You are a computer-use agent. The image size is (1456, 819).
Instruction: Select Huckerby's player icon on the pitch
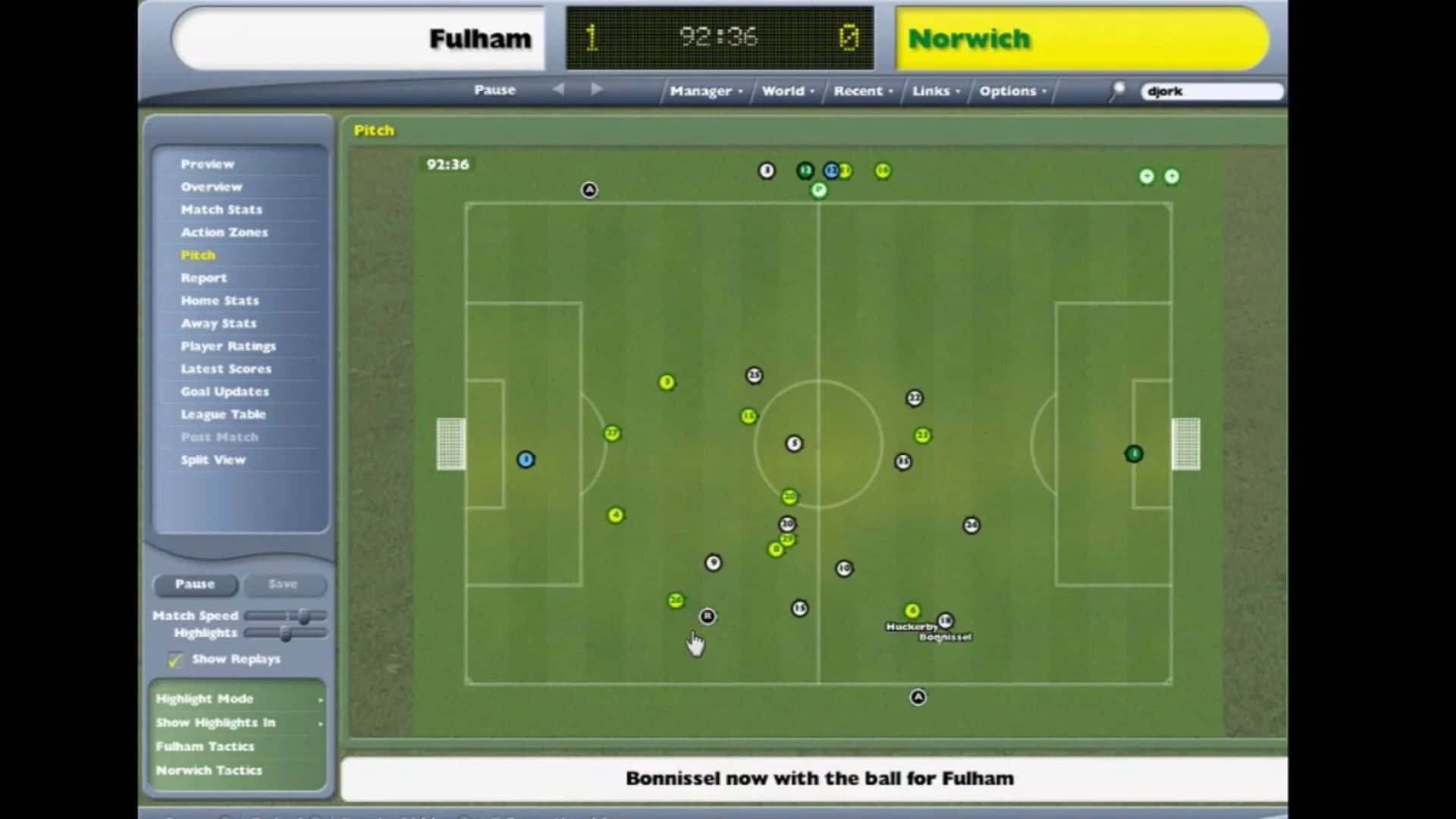[912, 610]
